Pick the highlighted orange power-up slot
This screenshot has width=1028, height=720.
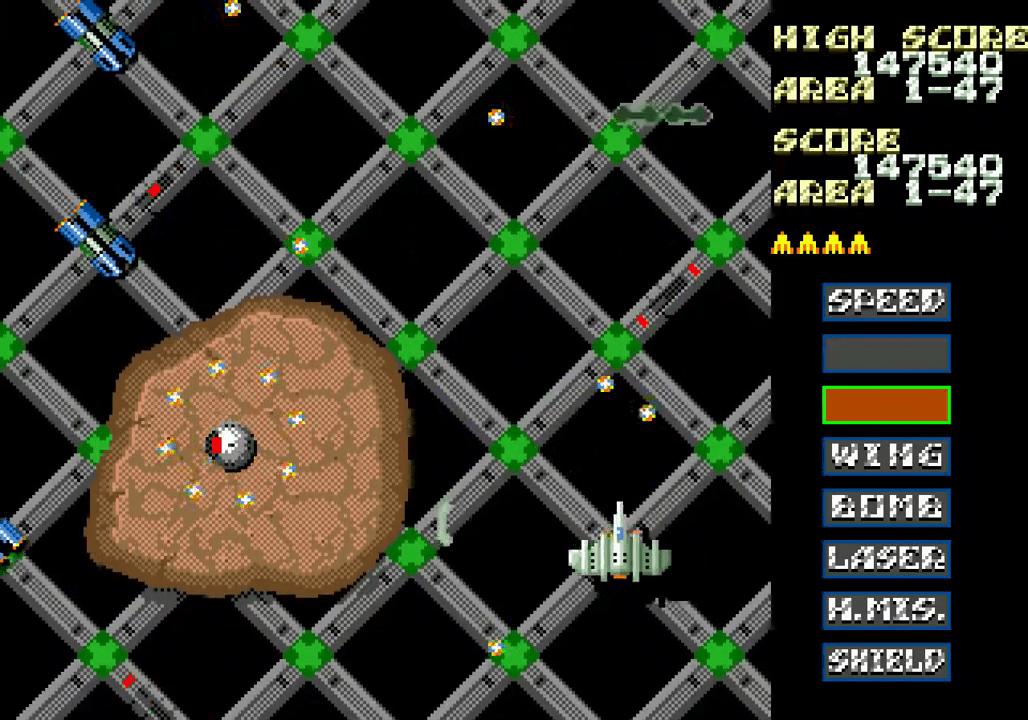click(x=886, y=405)
